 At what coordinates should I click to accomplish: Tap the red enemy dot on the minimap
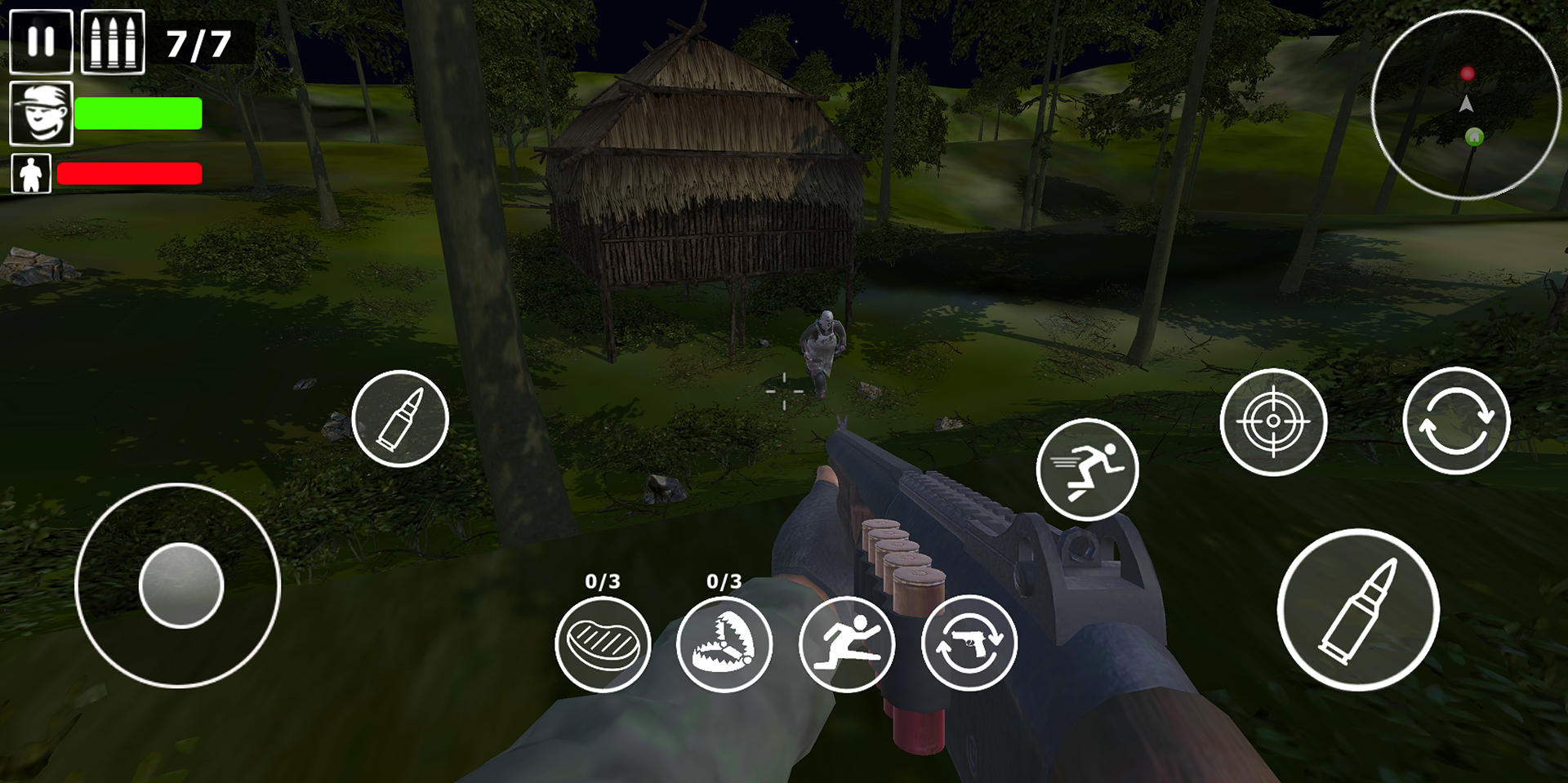1467,72
